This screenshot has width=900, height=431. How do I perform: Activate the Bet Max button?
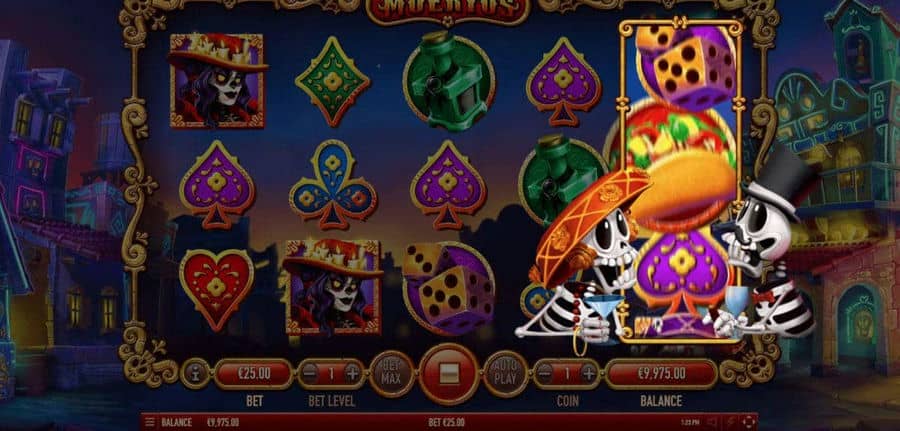(x=391, y=374)
